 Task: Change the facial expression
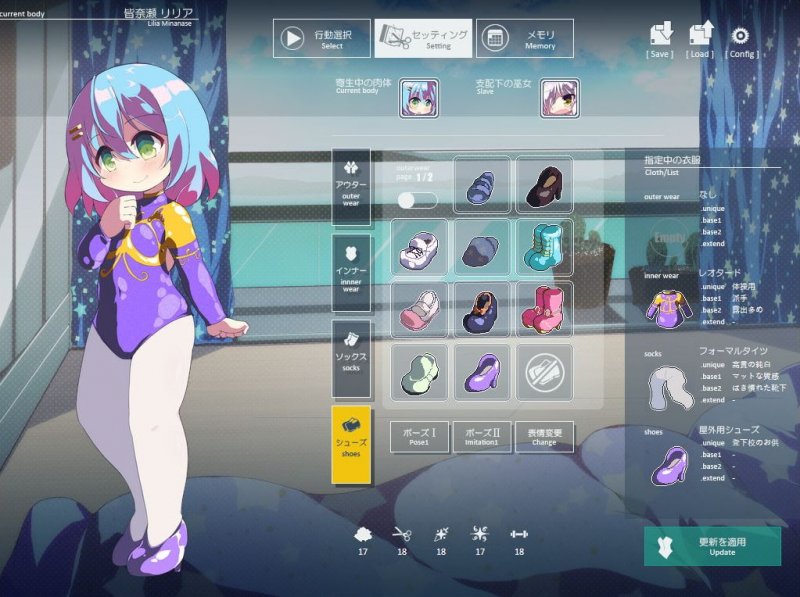pyautogui.click(x=545, y=437)
